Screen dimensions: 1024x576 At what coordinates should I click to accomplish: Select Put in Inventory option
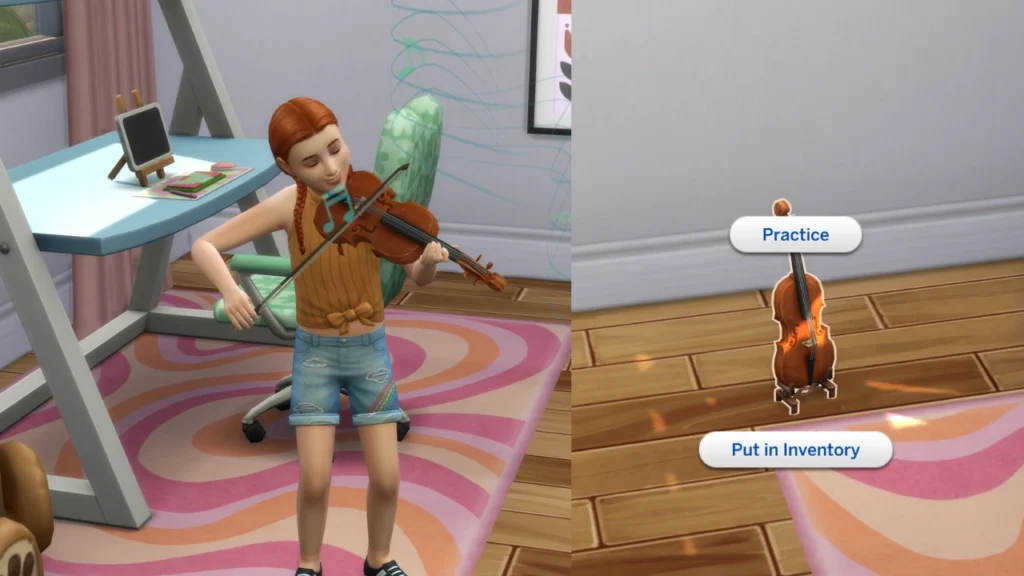tap(795, 450)
